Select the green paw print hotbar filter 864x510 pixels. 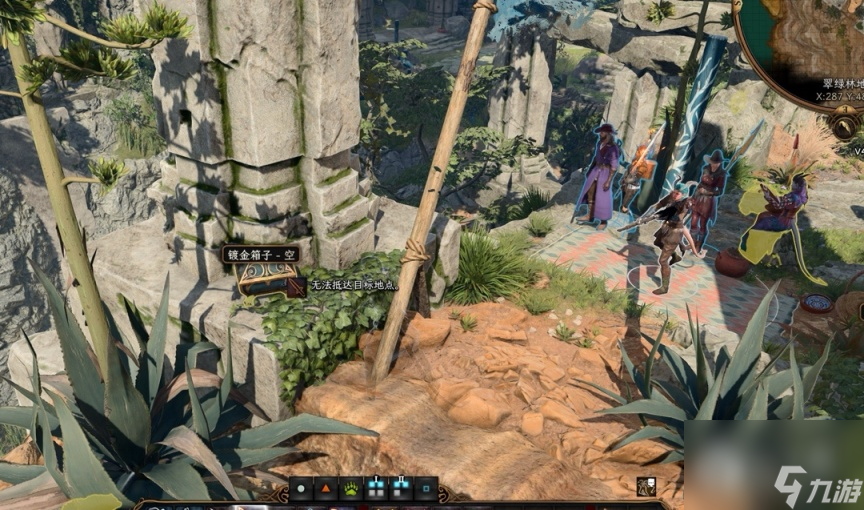coord(351,489)
